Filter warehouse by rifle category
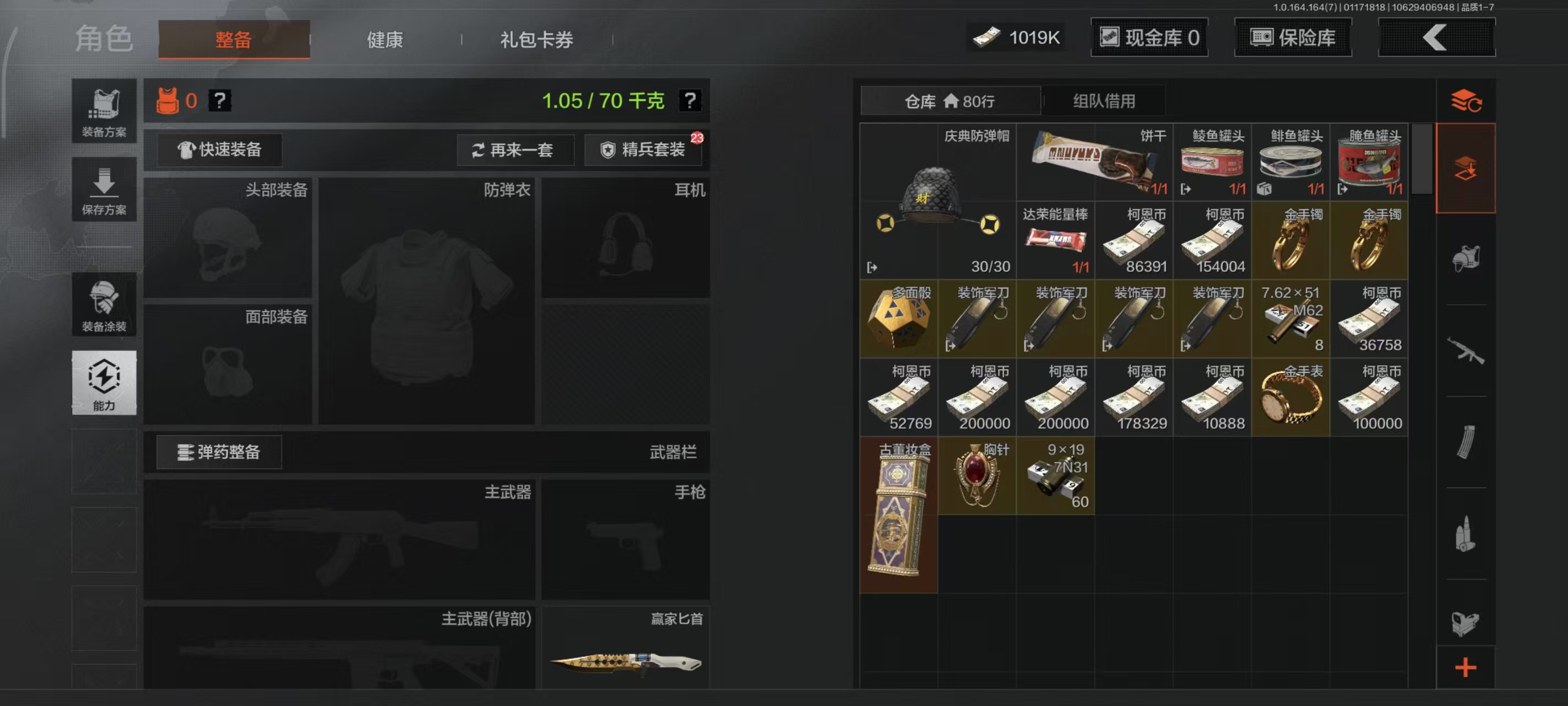 tap(1467, 350)
